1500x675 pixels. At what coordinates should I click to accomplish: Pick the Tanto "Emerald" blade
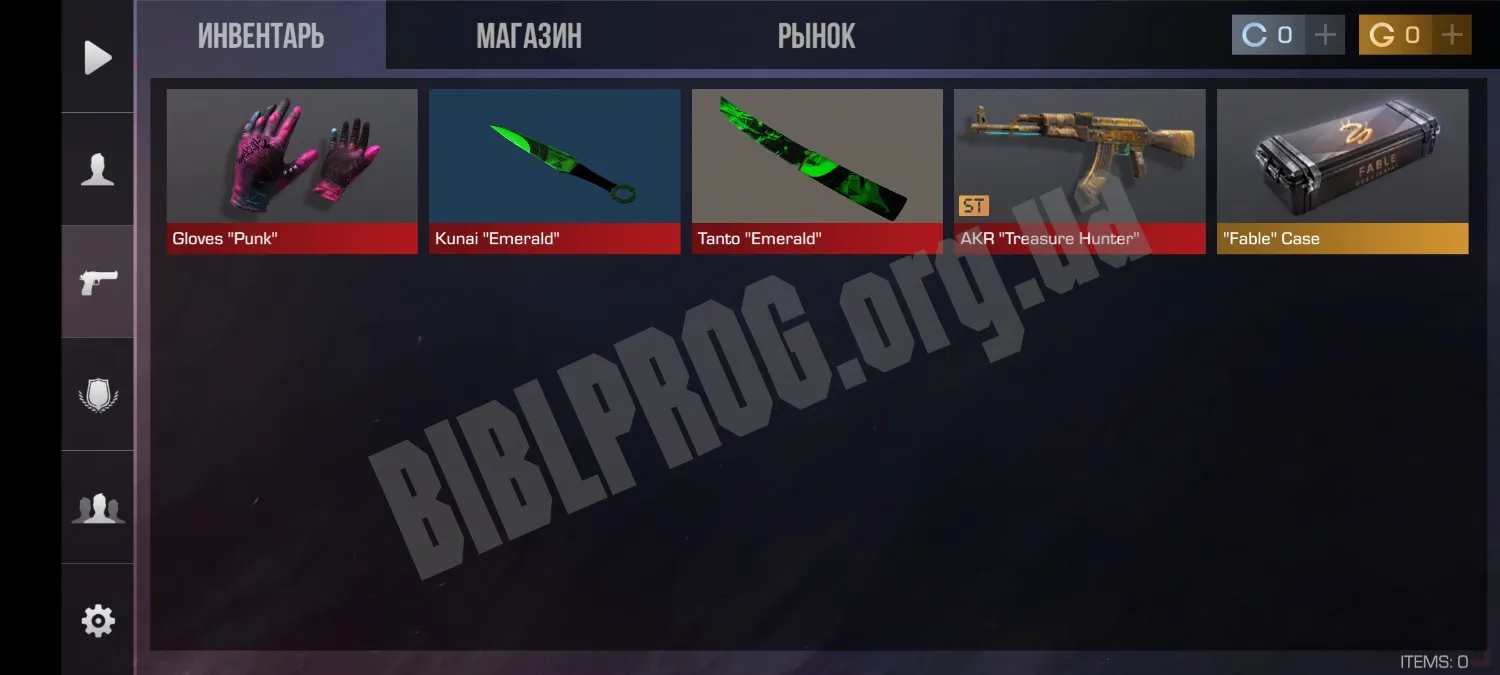[x=817, y=170]
